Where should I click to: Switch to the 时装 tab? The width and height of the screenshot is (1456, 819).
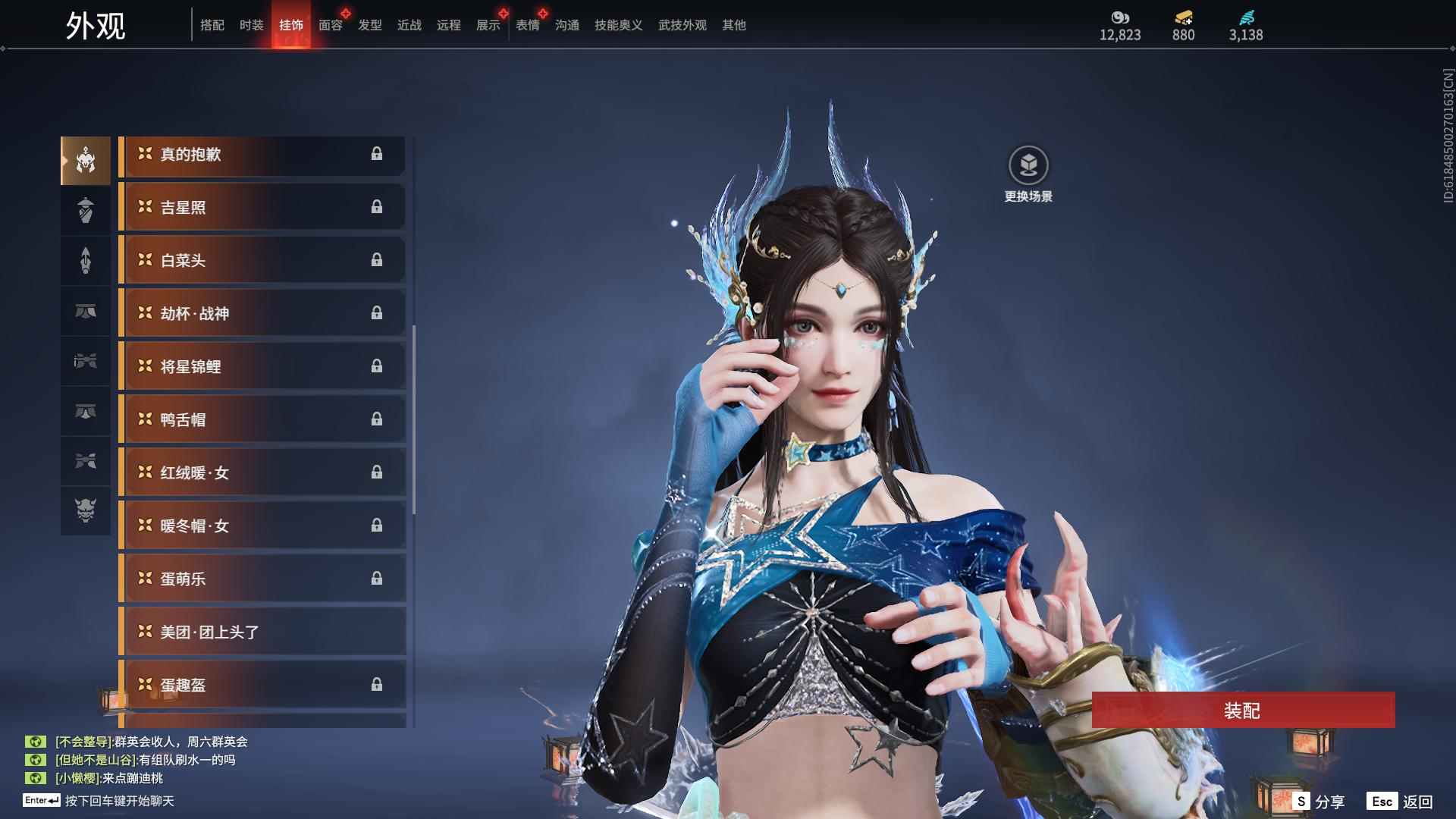[x=251, y=25]
